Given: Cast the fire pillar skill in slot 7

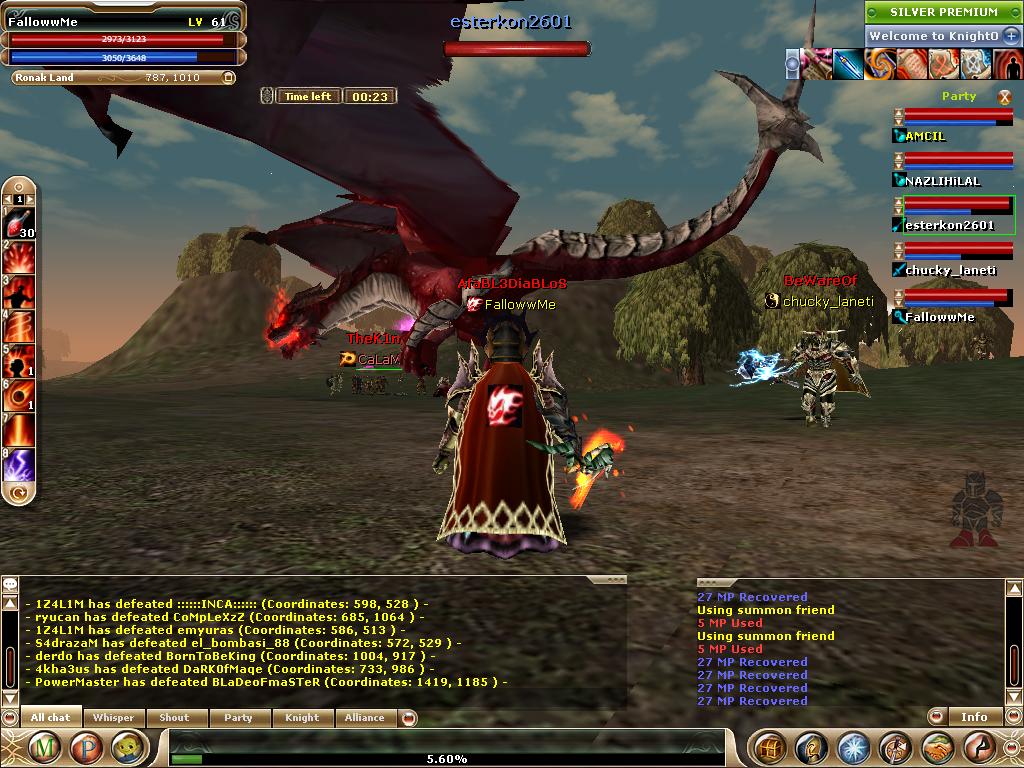Looking at the screenshot, I should pos(20,430).
